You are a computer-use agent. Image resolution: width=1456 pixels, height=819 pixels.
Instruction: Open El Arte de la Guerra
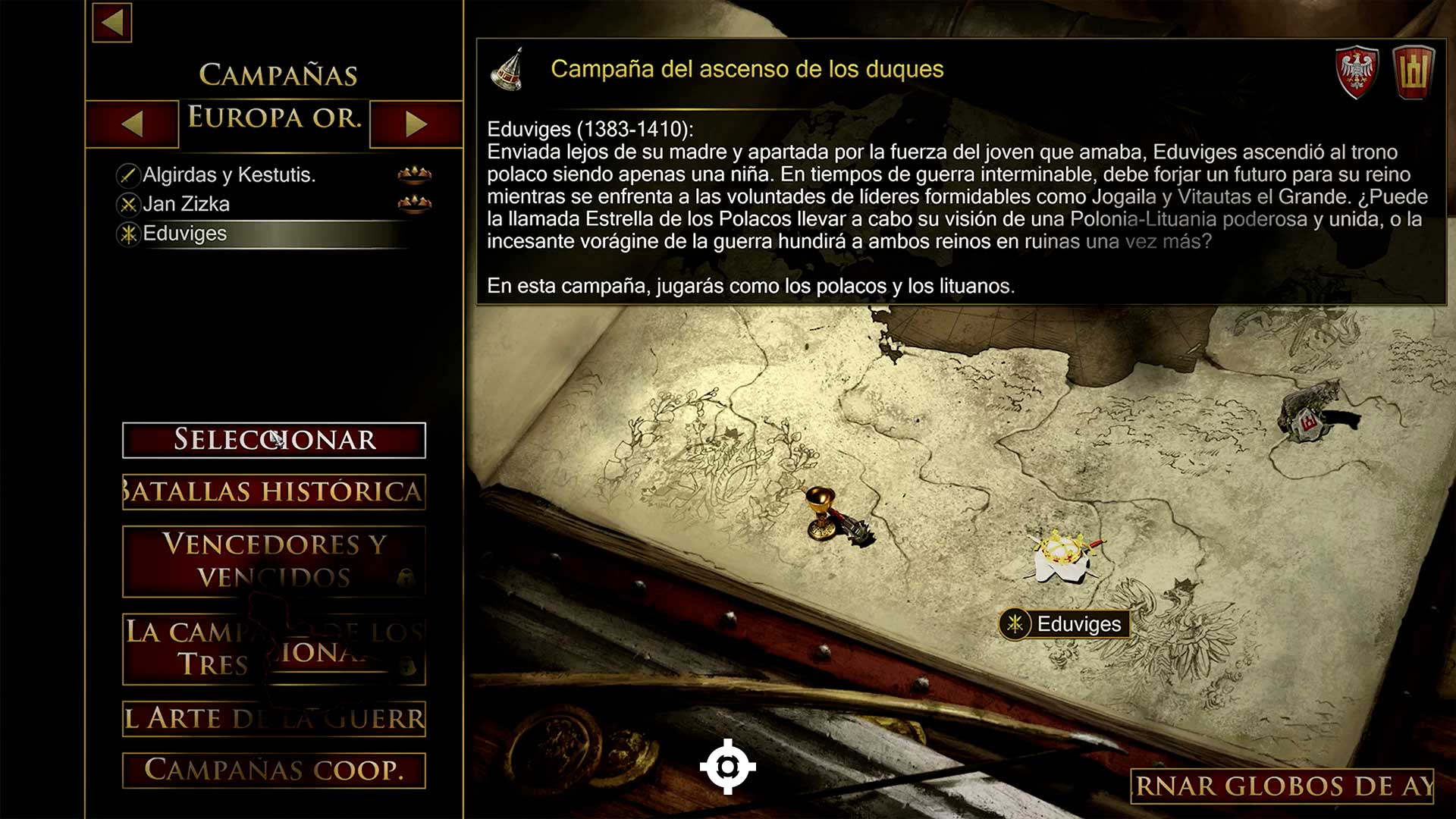(x=274, y=718)
